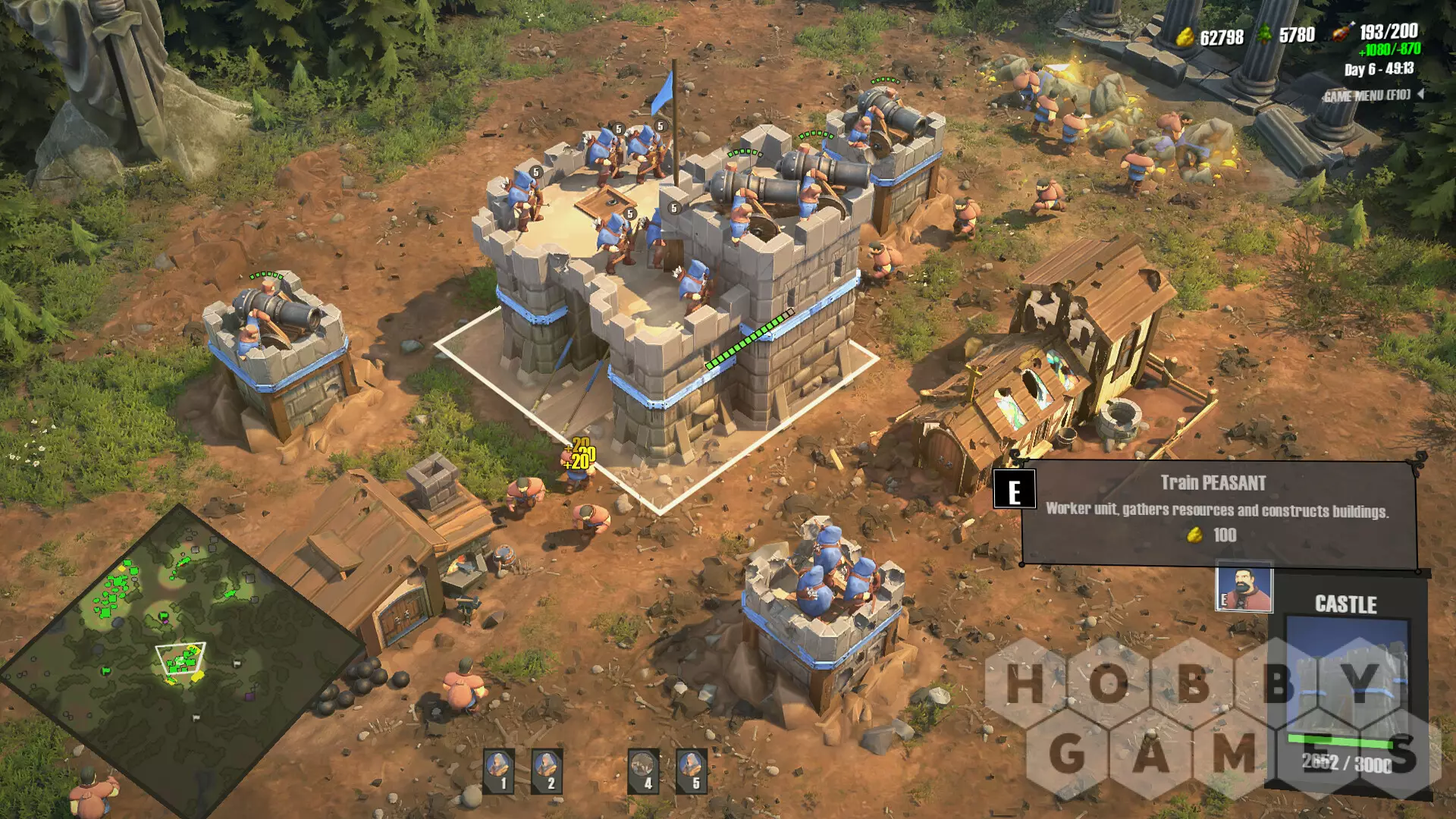The image size is (1456, 819).
Task: Select control group 1
Action: (x=499, y=770)
